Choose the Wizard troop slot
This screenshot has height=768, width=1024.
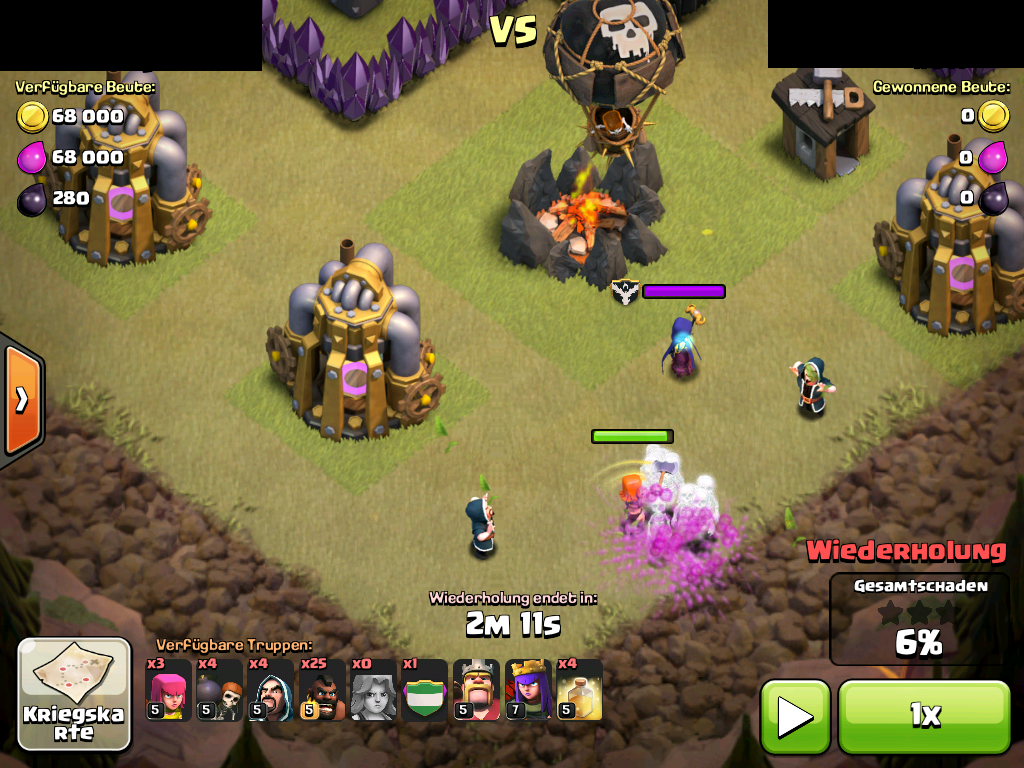pyautogui.click(x=271, y=690)
